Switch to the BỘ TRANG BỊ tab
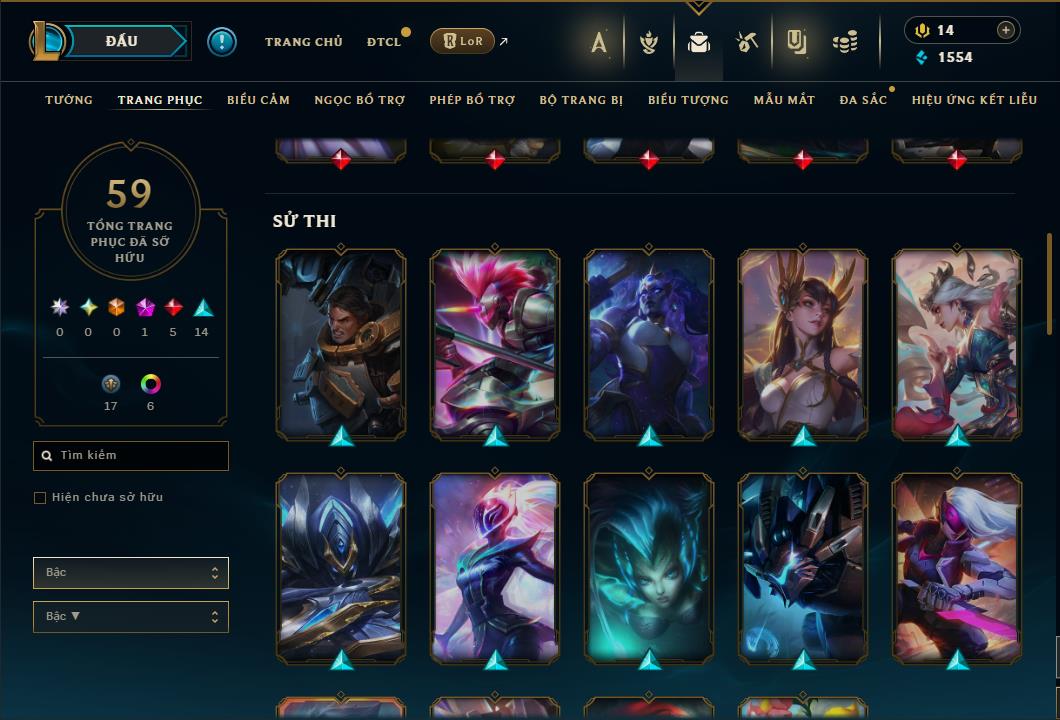Image resolution: width=1060 pixels, height=720 pixels. 581,100
